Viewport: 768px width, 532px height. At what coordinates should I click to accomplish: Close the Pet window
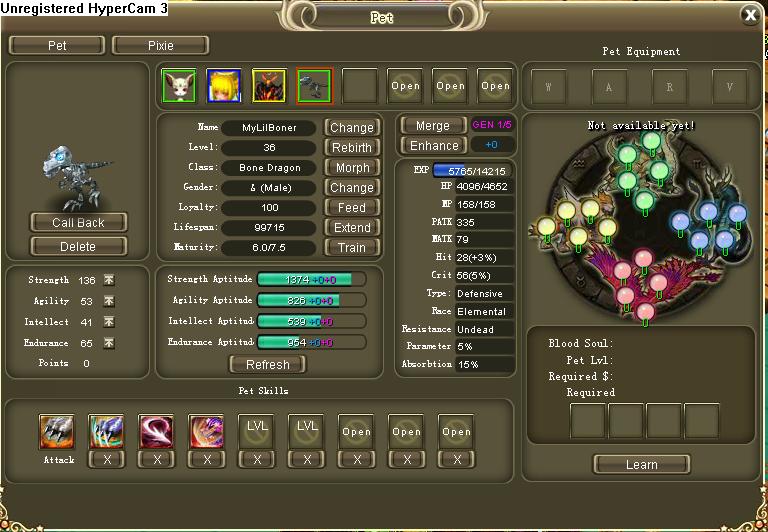point(750,15)
